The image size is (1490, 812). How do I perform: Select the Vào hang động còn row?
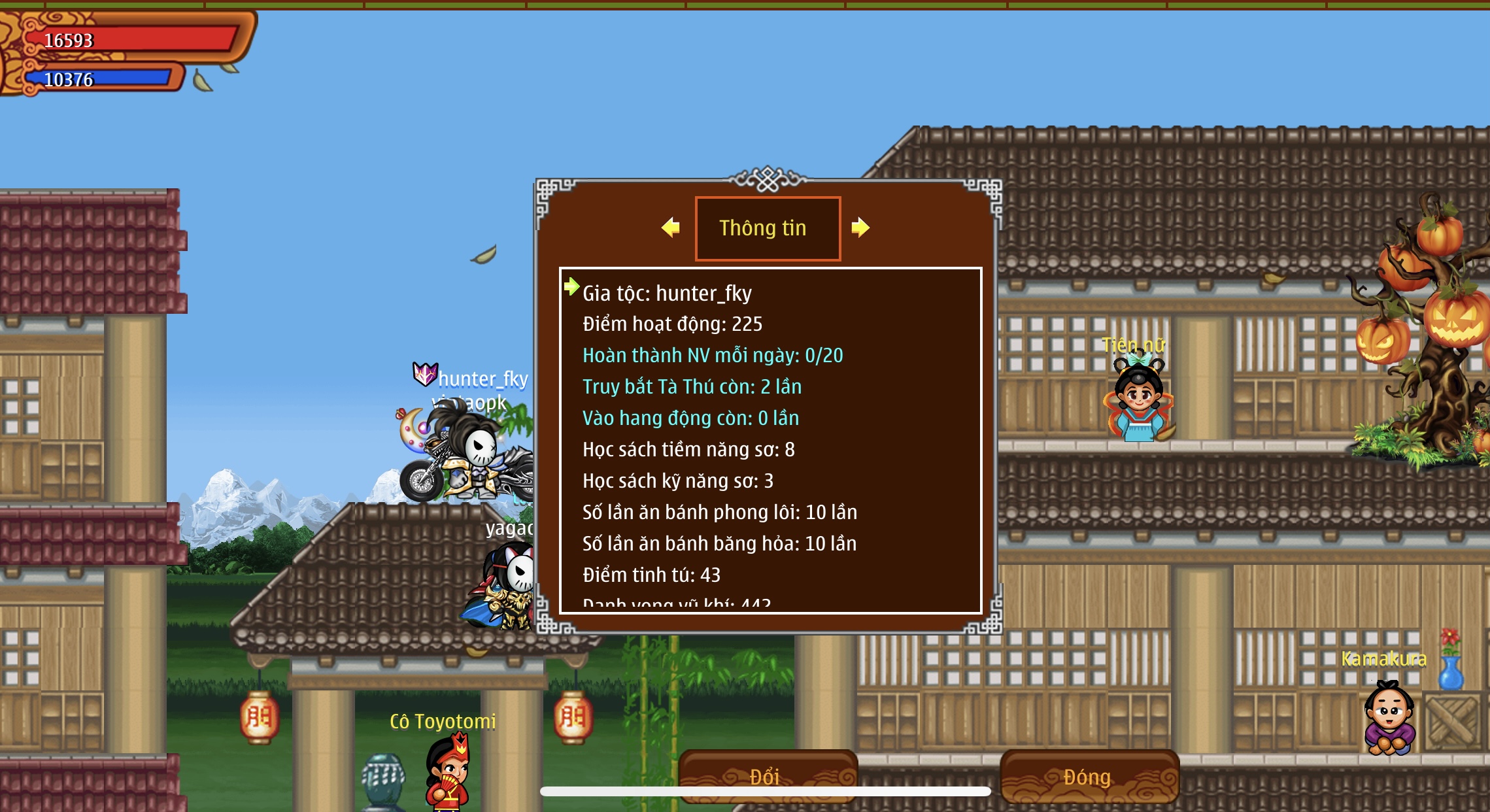pyautogui.click(x=690, y=418)
